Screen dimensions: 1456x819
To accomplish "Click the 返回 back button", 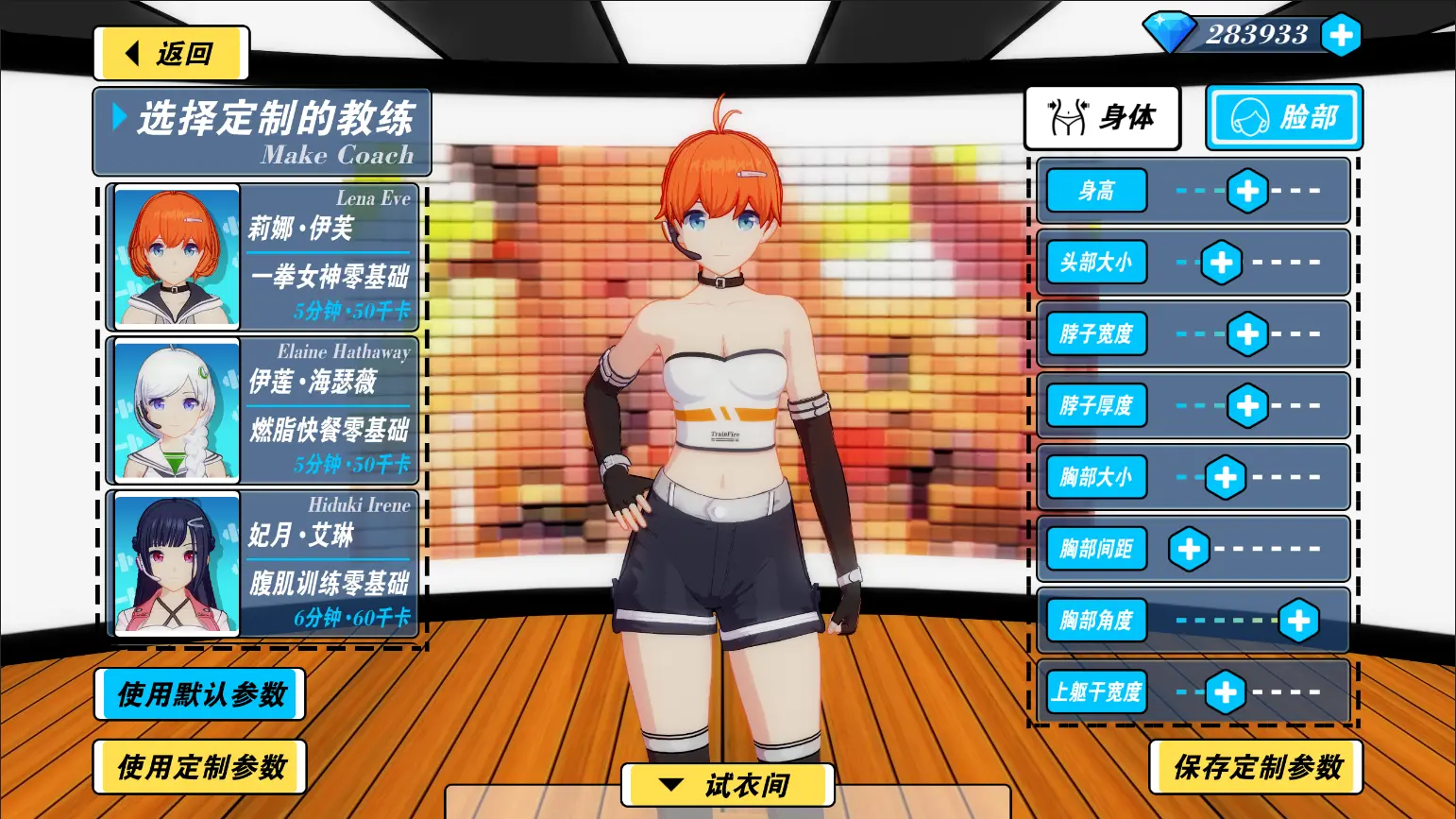I will (171, 54).
